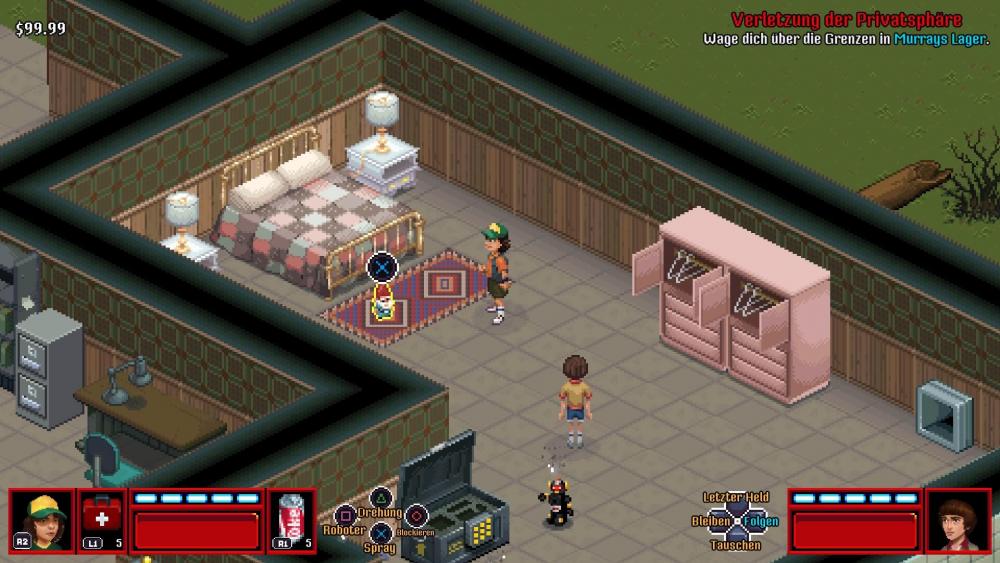Select the Tauschen character swap command
1000x563 pixels.
(x=735, y=545)
